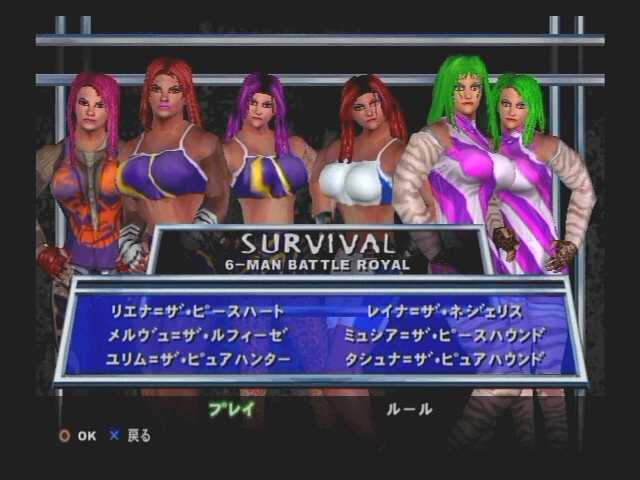Select the プレイ (Play) option
640x480 pixels.
231,408
